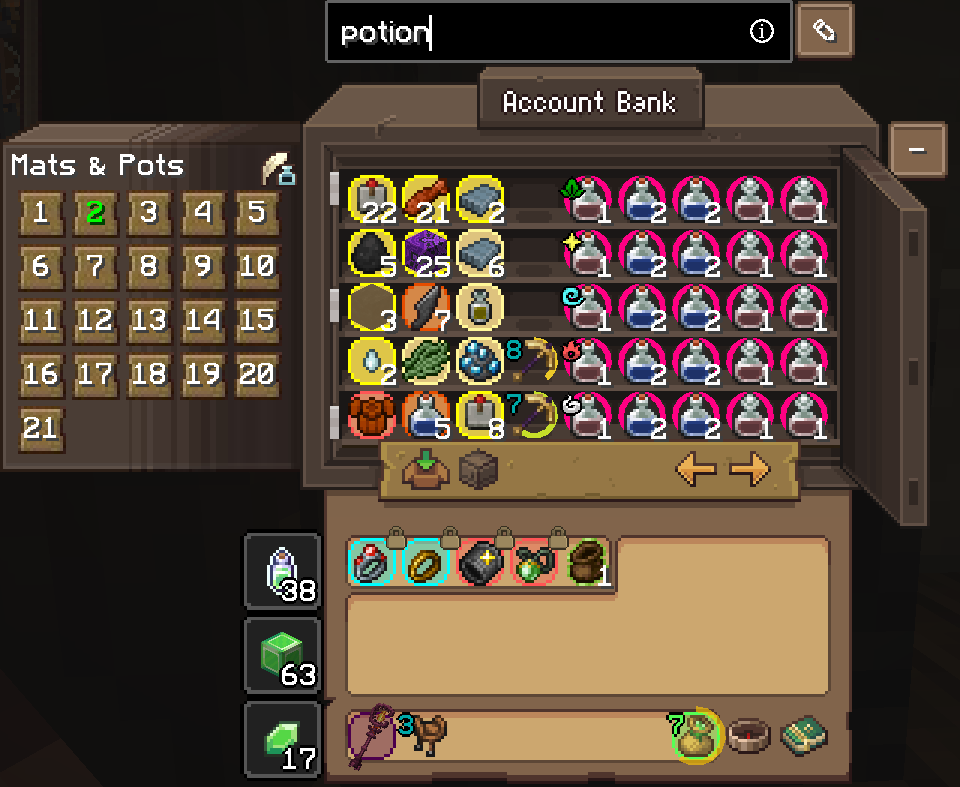Click the quill icon next to Mats & Pots

(277, 168)
